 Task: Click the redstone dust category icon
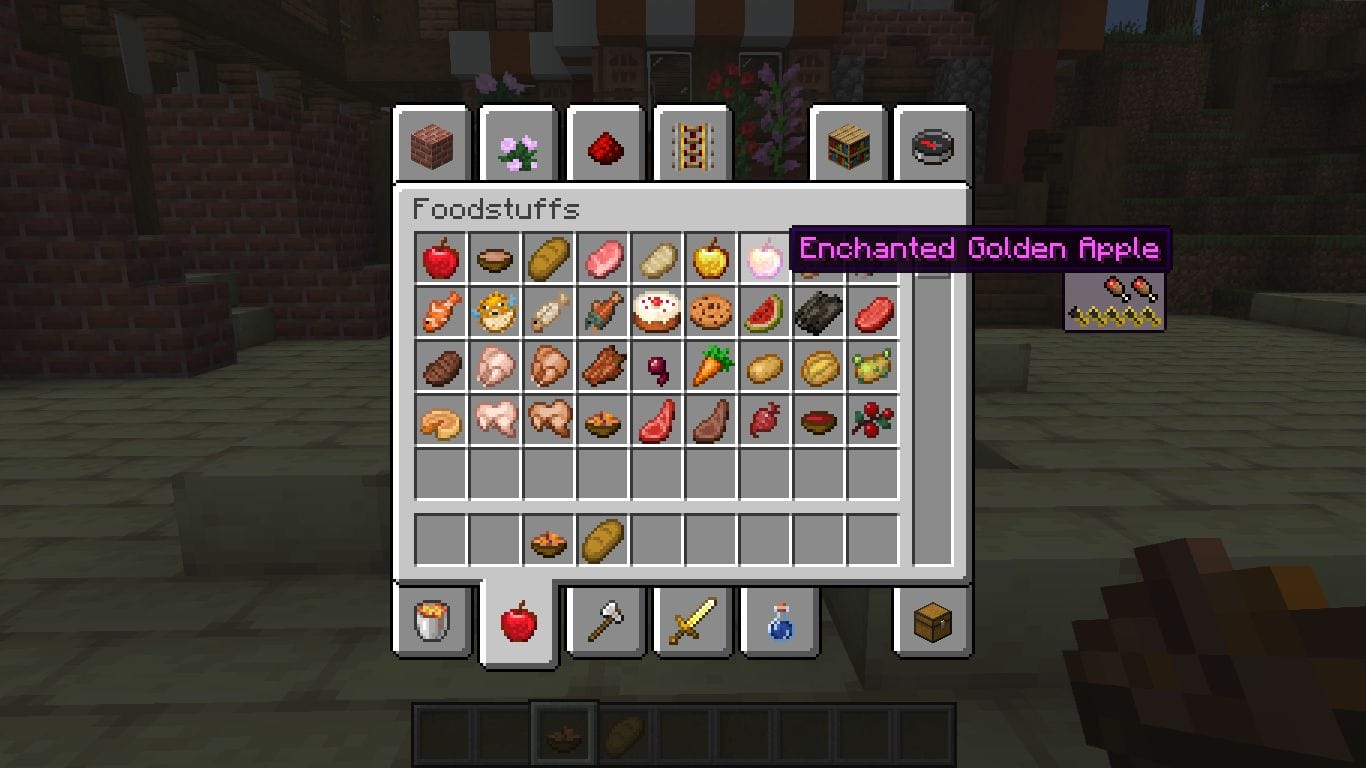605,145
